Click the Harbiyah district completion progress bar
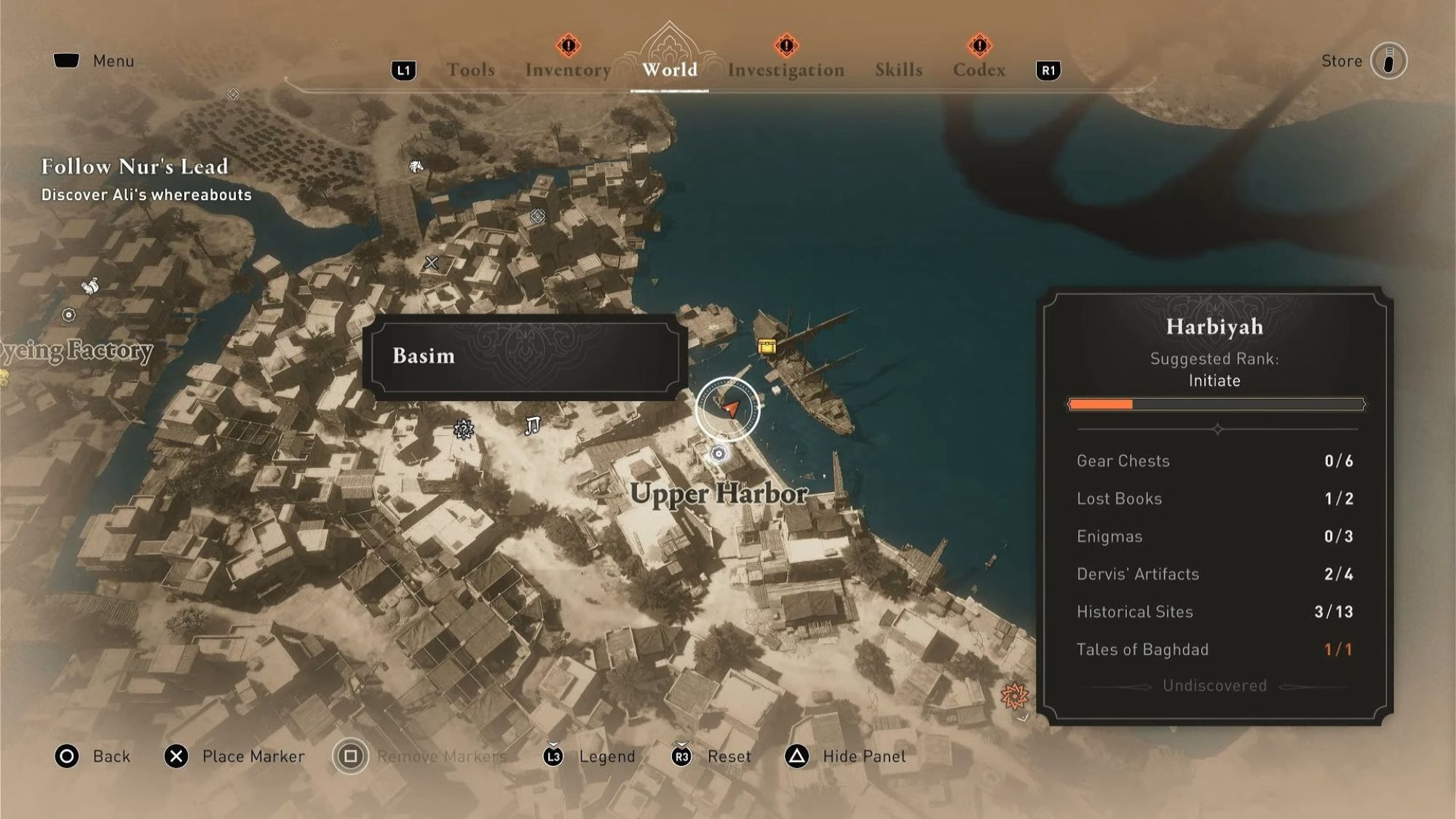Screen dimensions: 1456x819 (1216, 403)
